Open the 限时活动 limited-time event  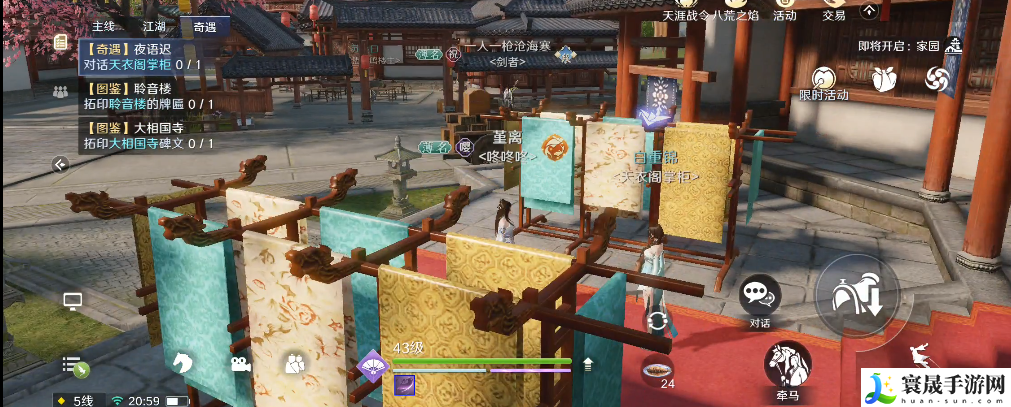click(x=823, y=82)
